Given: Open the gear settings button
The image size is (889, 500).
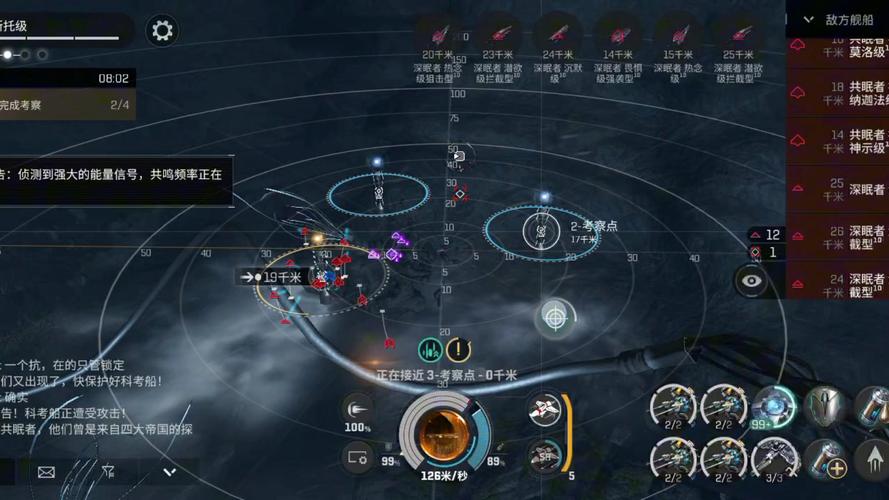Looking at the screenshot, I should click(x=162, y=30).
